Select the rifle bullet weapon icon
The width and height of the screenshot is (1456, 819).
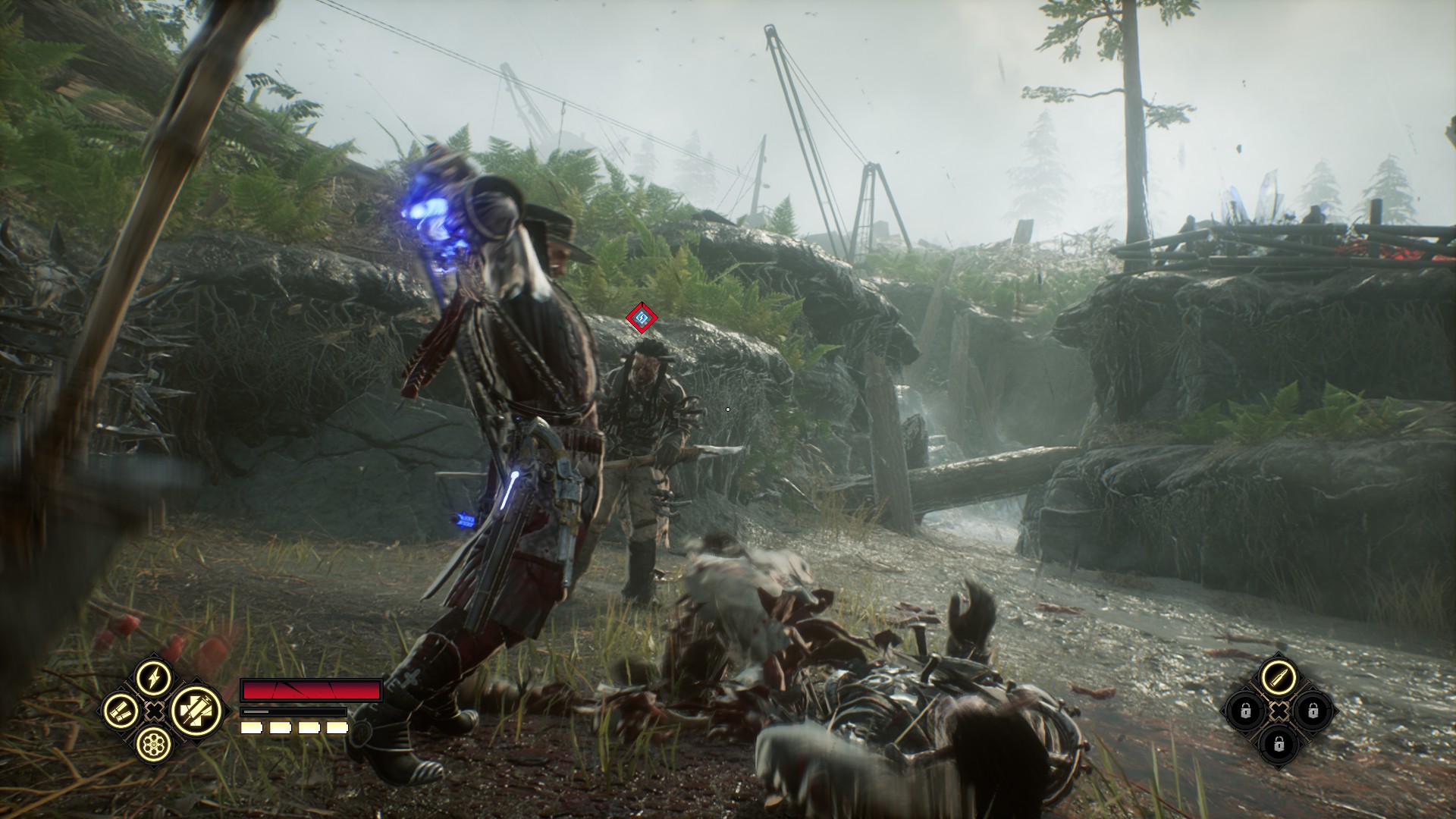[x=1279, y=676]
